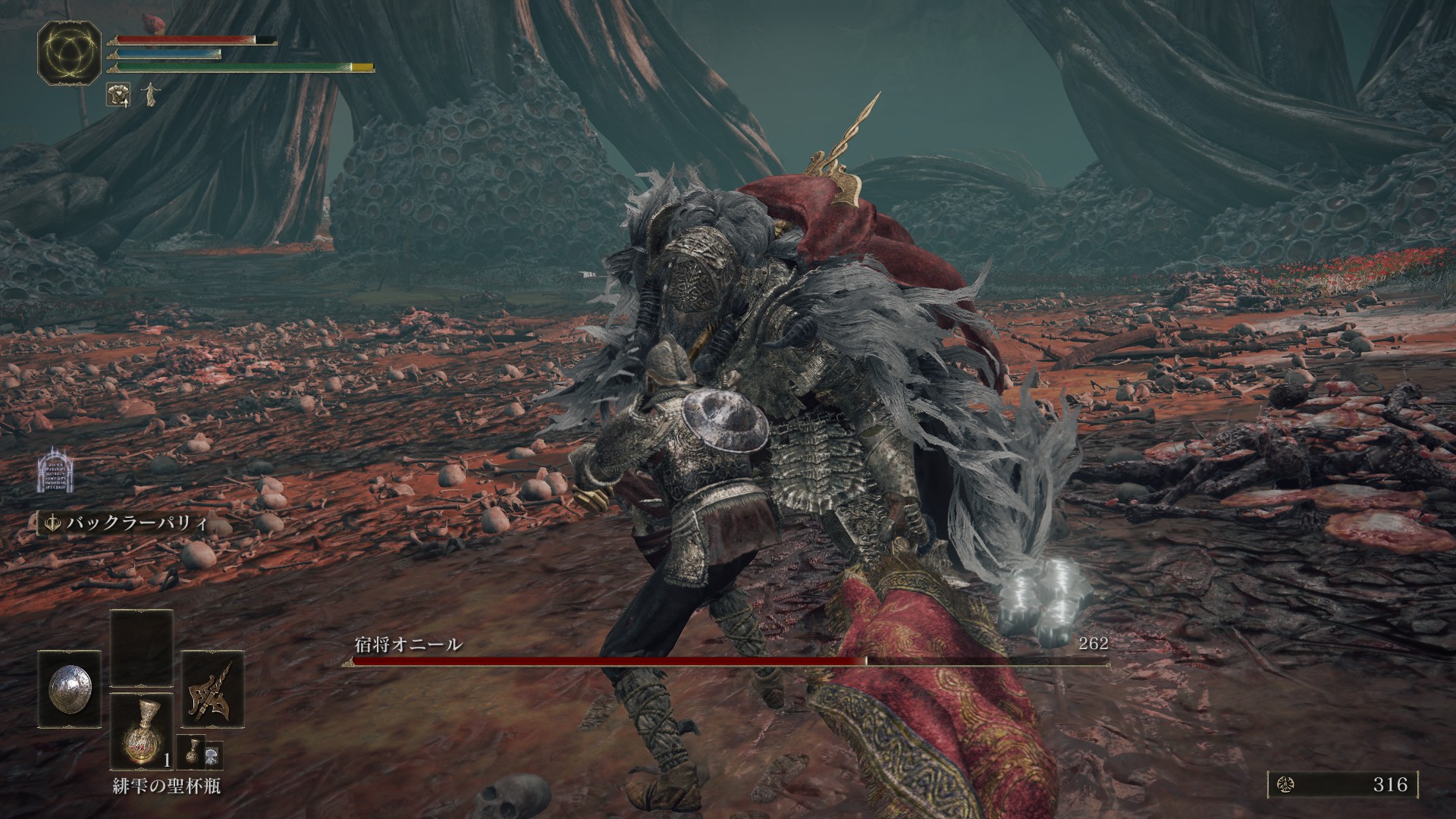Click the robed figure status icon
1456x819 pixels.
coord(147,93)
